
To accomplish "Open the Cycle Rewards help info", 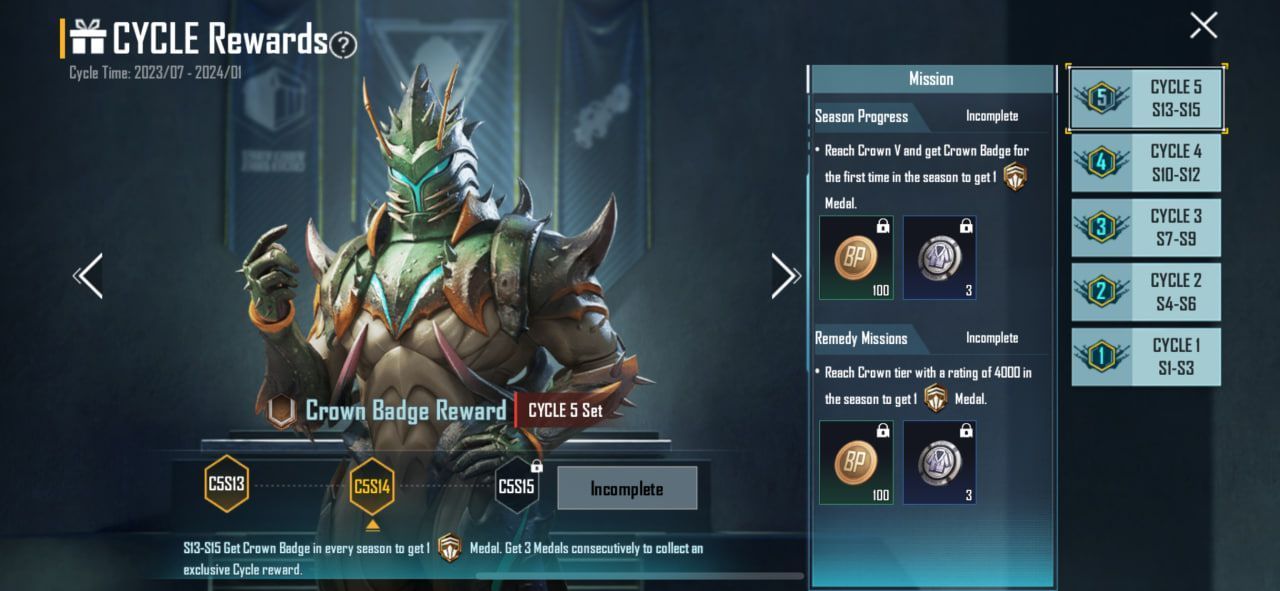I will (343, 44).
